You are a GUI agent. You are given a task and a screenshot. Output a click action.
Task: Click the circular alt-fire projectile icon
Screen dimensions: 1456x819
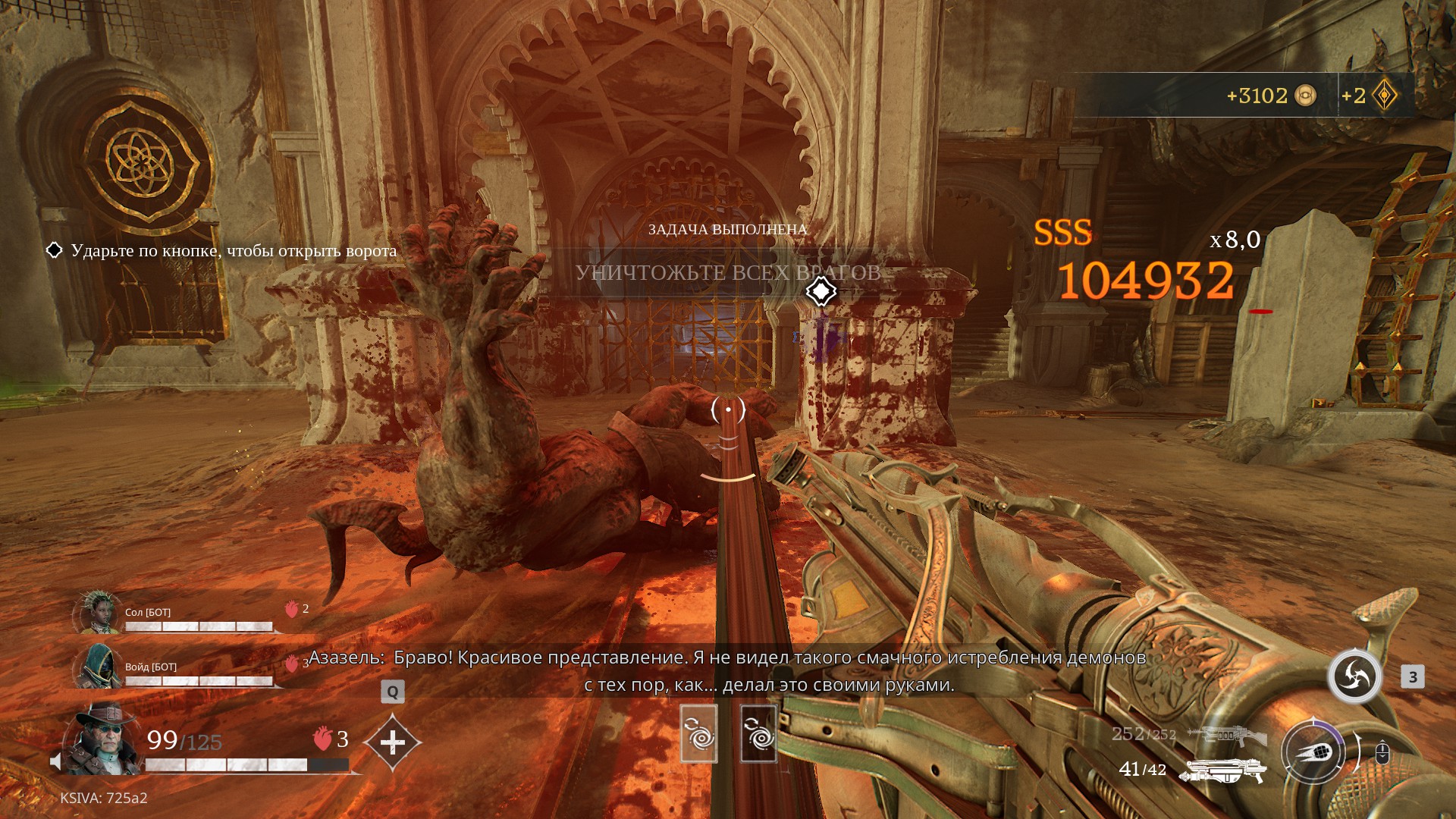1313,752
